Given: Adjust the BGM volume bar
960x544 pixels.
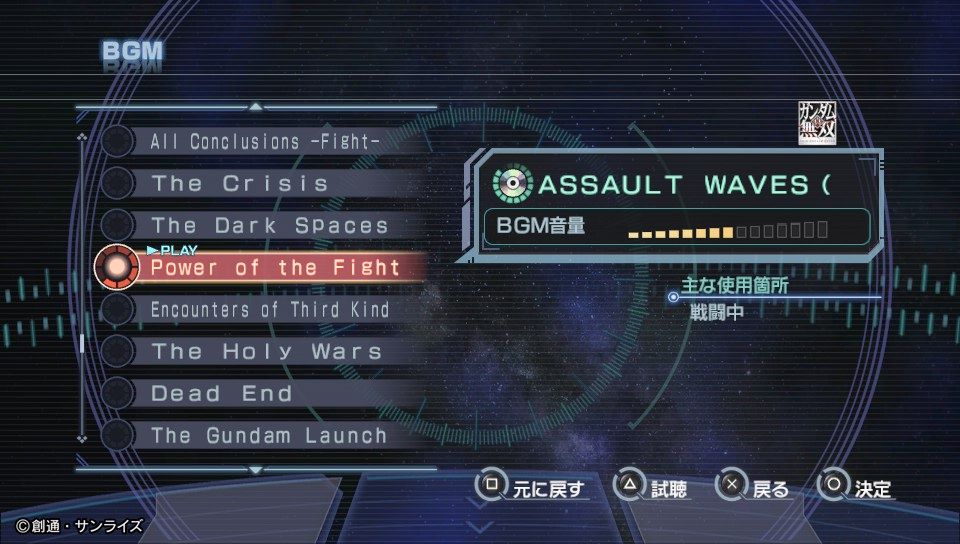Looking at the screenshot, I should tap(727, 232).
